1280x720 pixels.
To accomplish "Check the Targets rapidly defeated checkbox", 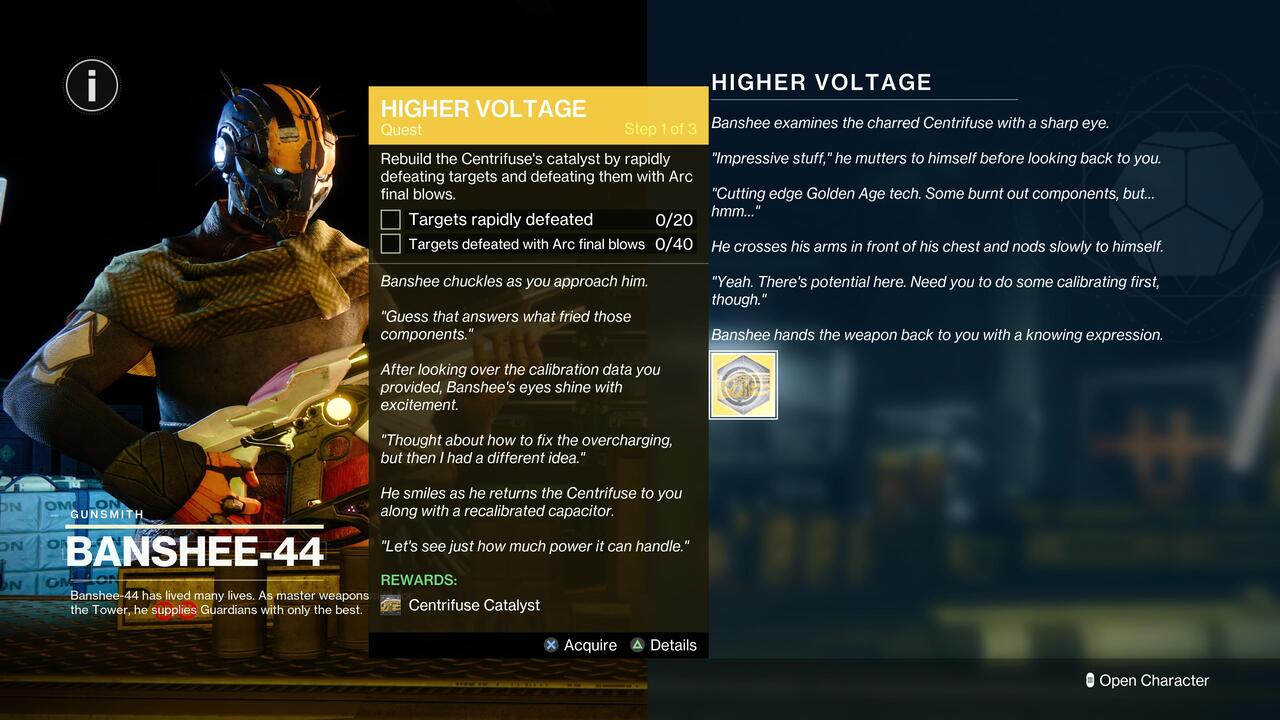I will coord(388,219).
